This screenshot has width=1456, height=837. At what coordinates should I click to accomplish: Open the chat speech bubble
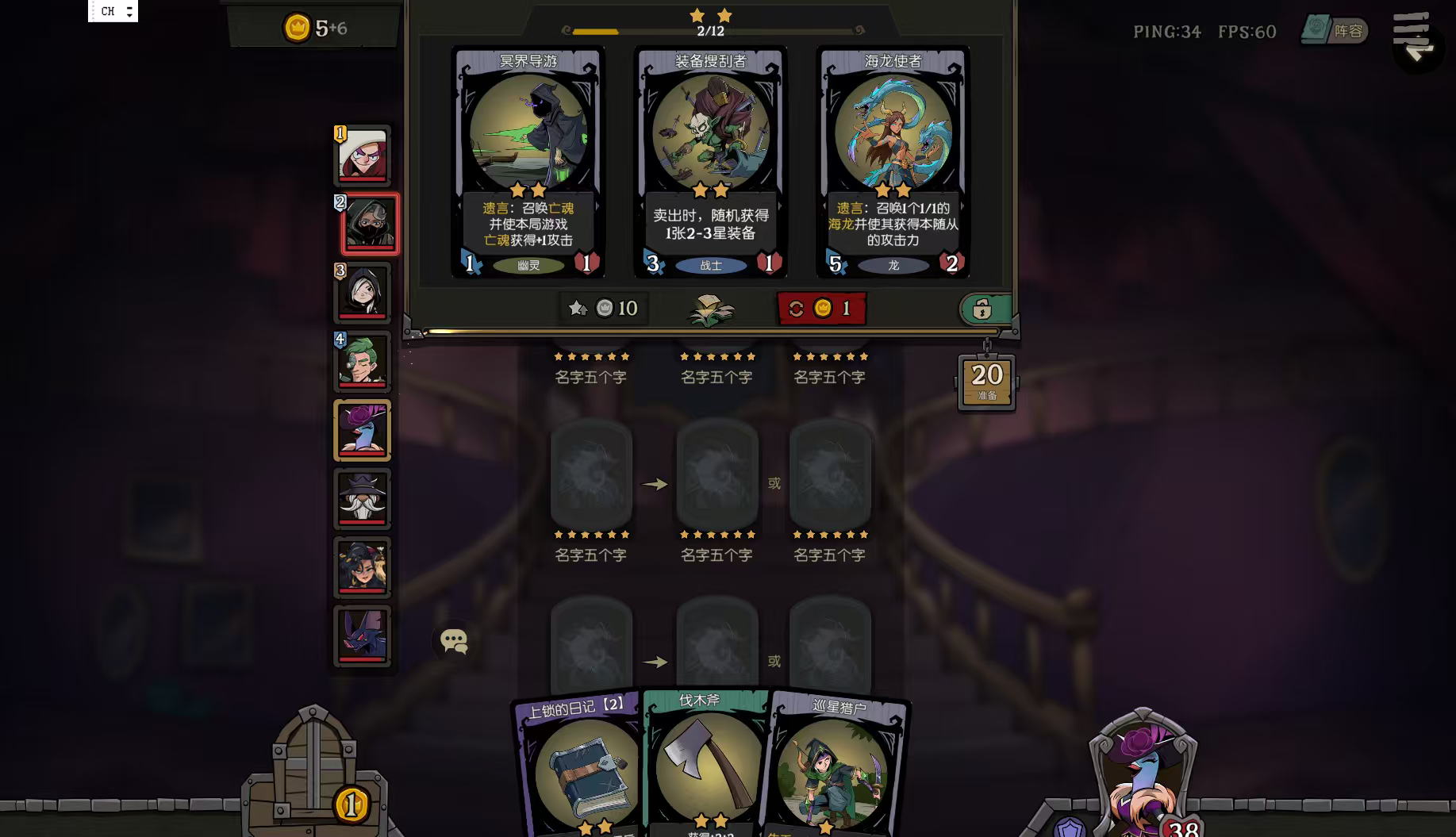tap(453, 641)
